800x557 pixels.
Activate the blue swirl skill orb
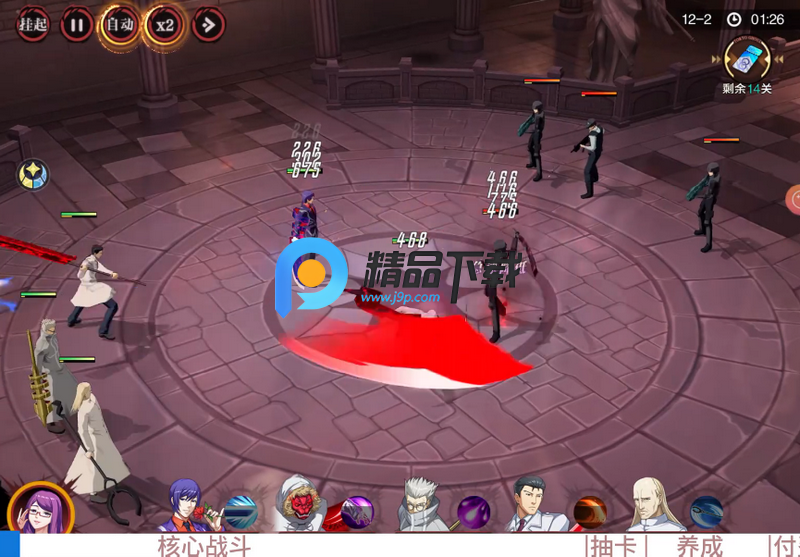(x=706, y=512)
